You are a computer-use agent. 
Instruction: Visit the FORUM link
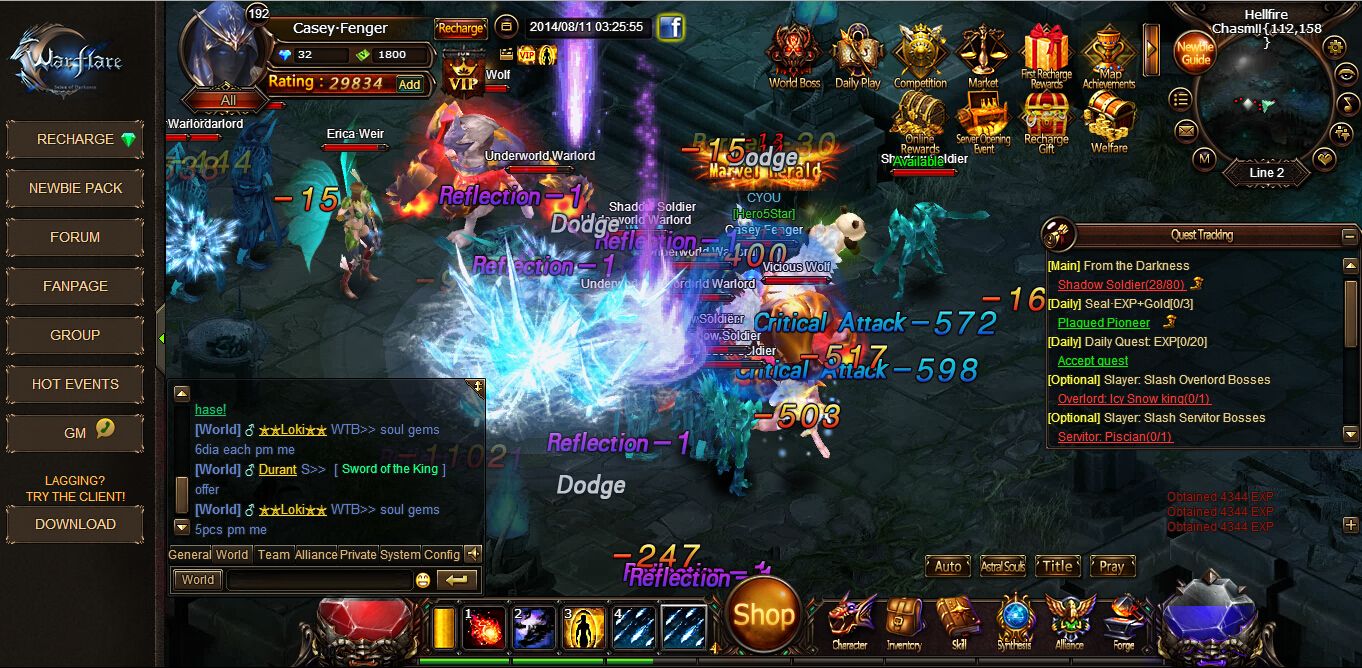pos(75,237)
